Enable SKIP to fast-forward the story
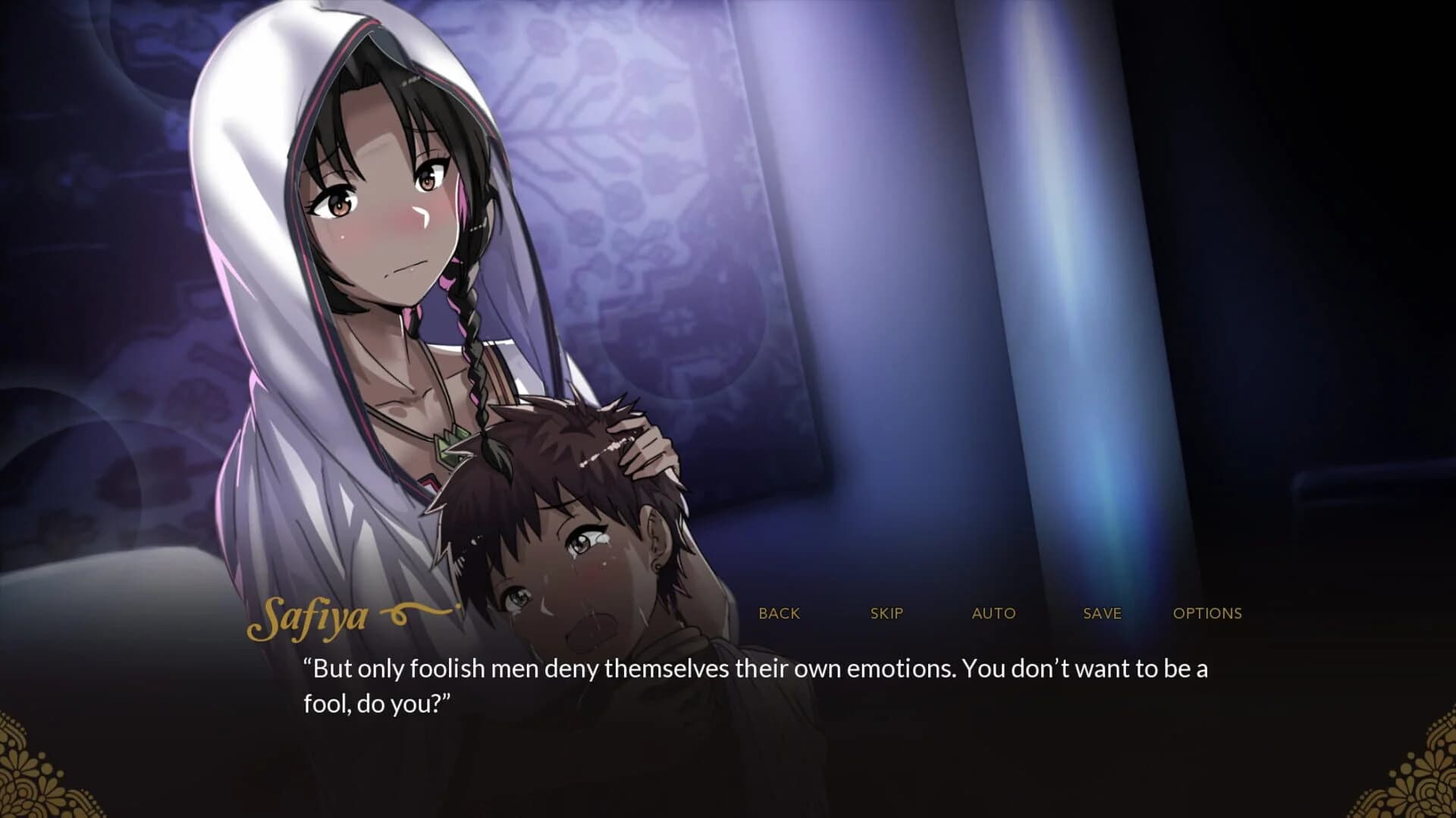Screen dimensions: 1456x818 click(x=886, y=613)
